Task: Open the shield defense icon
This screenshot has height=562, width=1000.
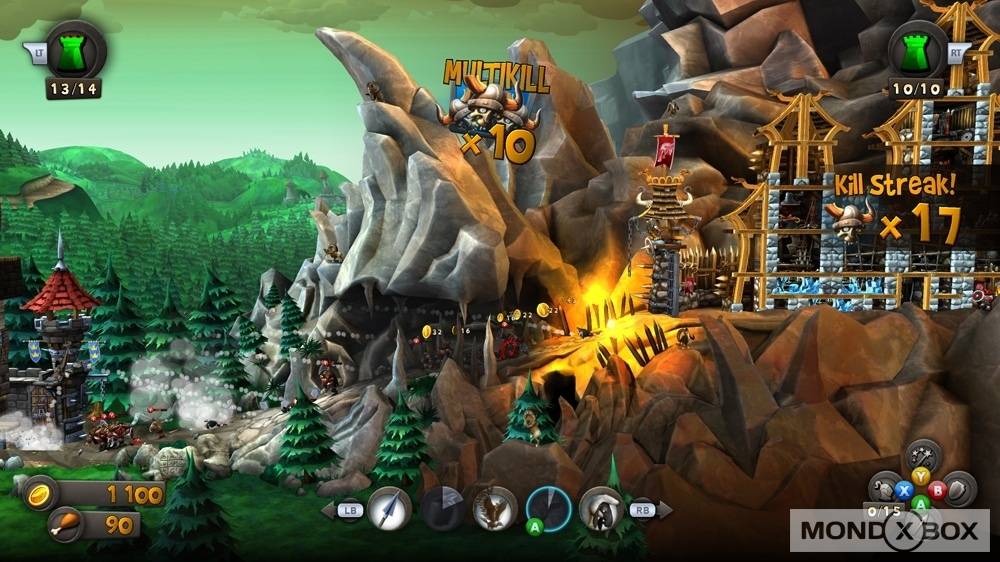Action: point(959,488)
